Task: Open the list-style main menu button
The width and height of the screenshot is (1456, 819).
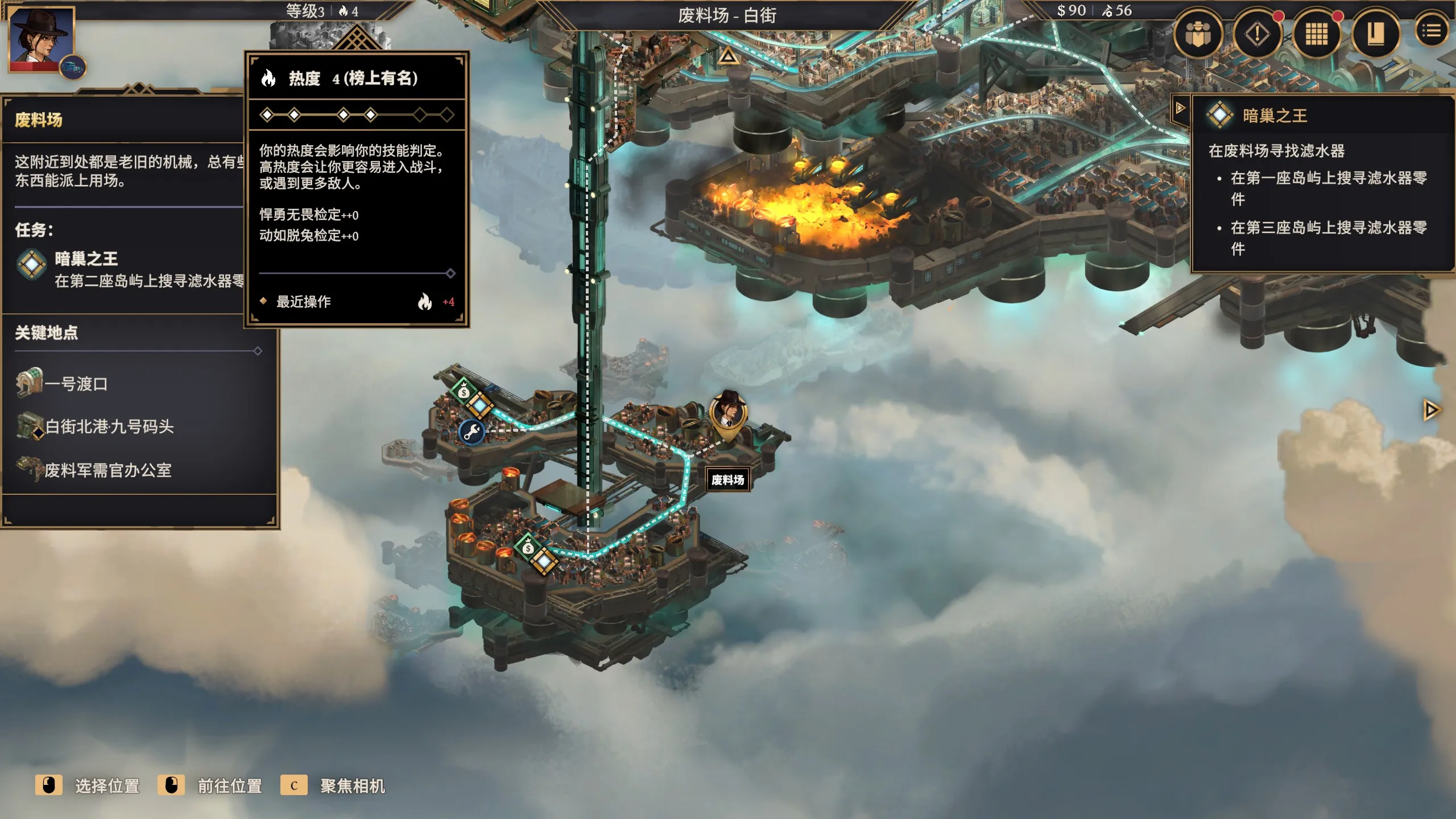Action: coord(1432,31)
